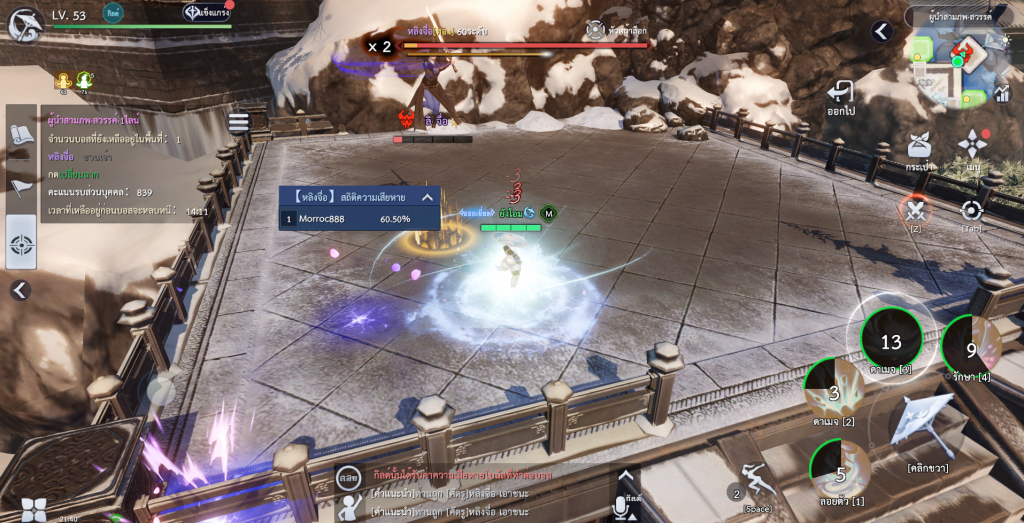Open the bag inventory icon

pyautogui.click(x=920, y=150)
